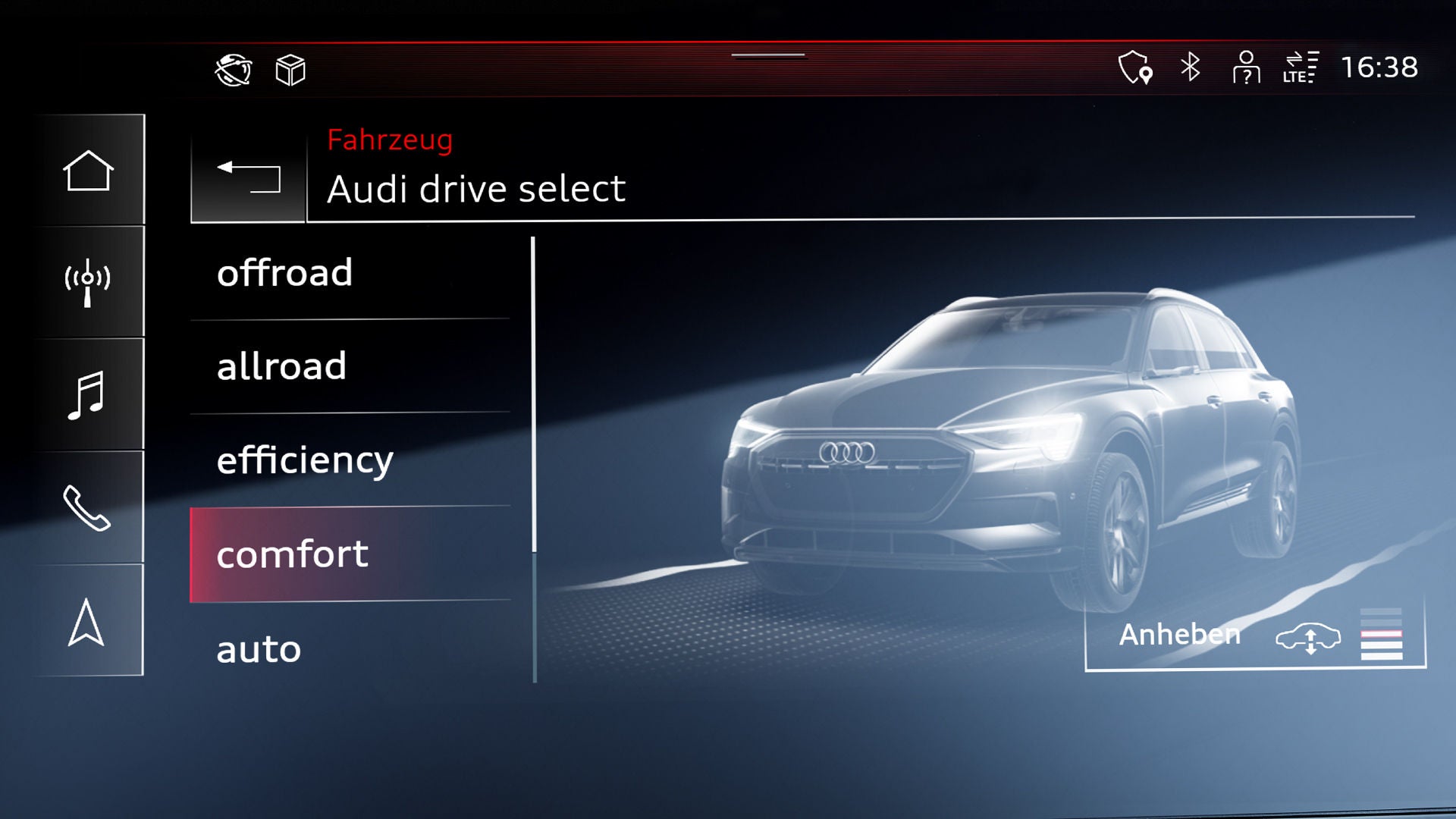
Task: Go back using the return arrow button
Action: 248,177
